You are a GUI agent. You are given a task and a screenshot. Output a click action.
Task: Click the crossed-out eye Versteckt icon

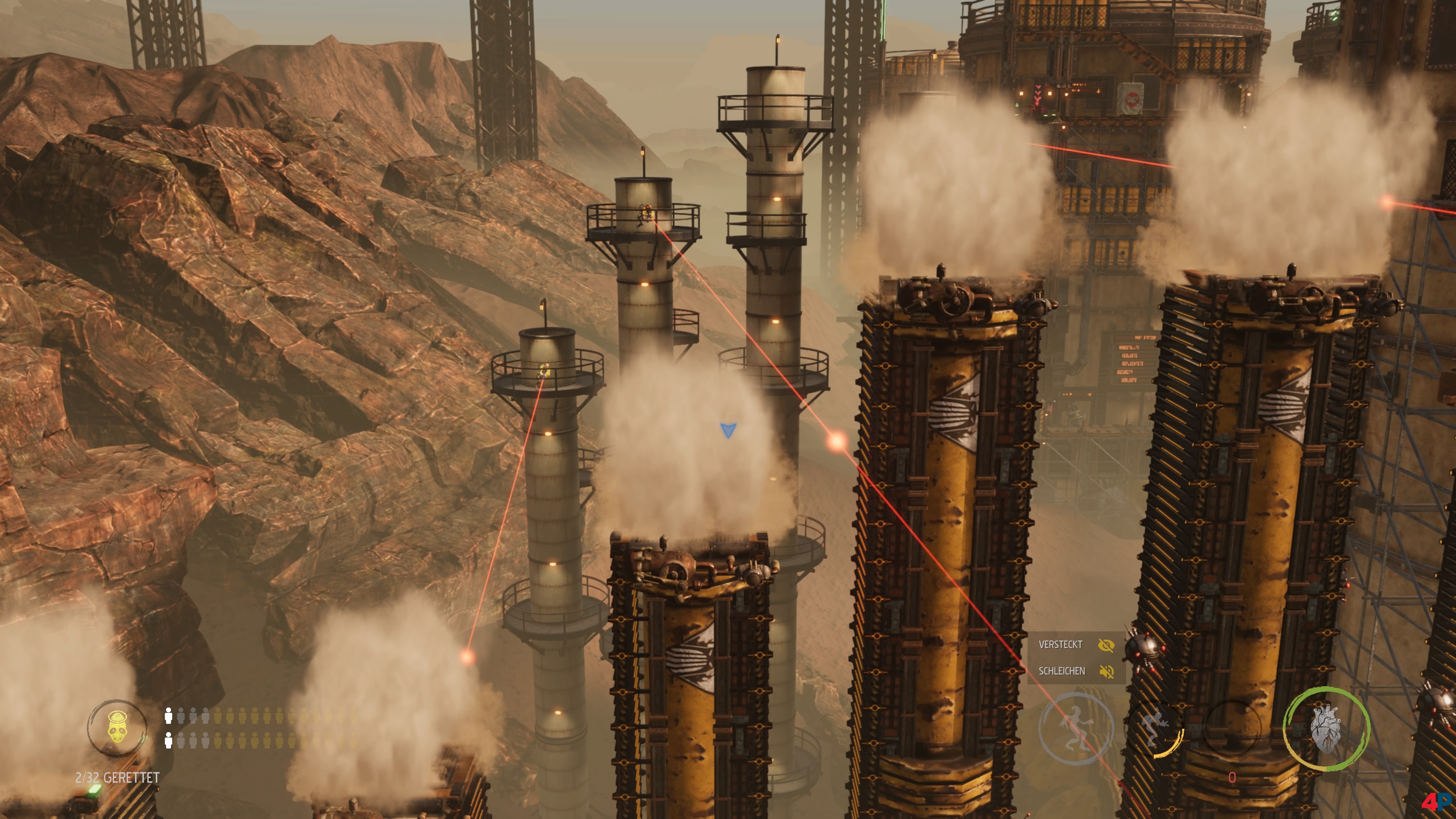click(x=1106, y=645)
